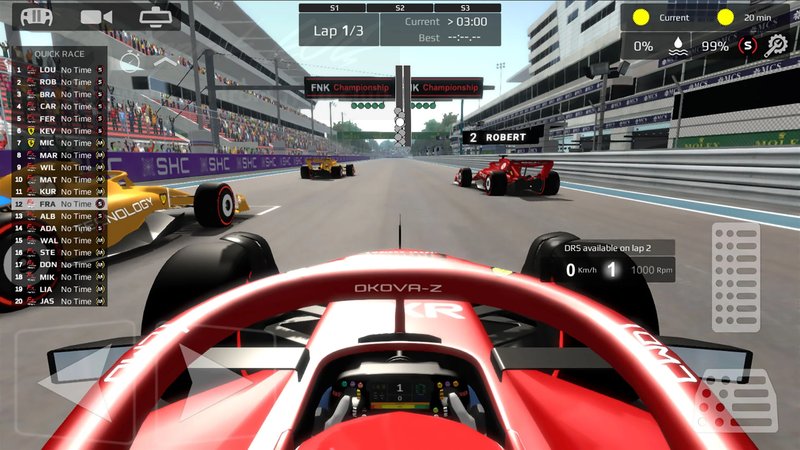Image resolution: width=800 pixels, height=450 pixels.
Task: Tap the accelerator pedal
Action: (x=735, y=277)
